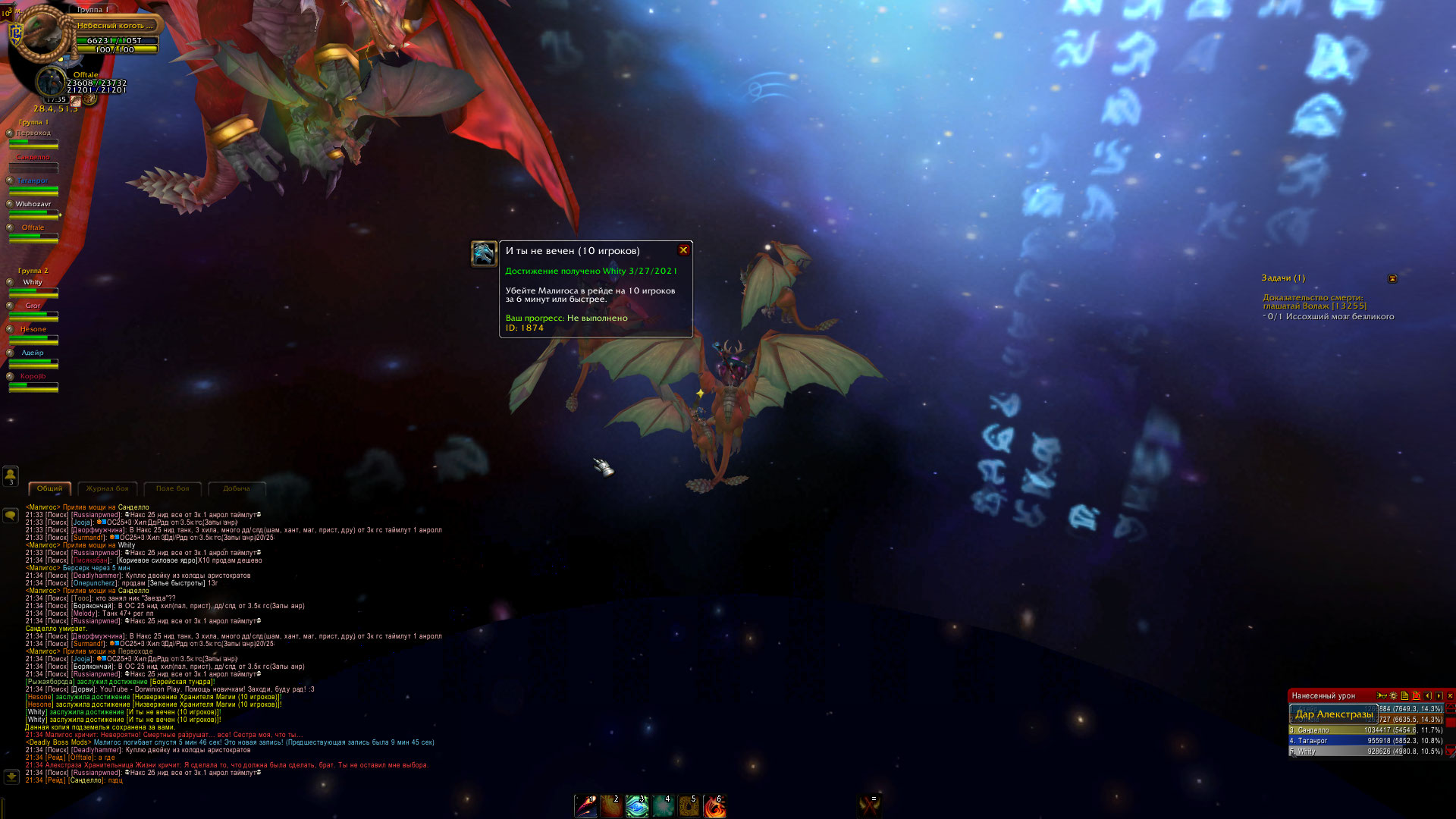Use the Flame Spike ability in slot 1
The width and height of the screenshot is (1456, 819).
coord(586,806)
